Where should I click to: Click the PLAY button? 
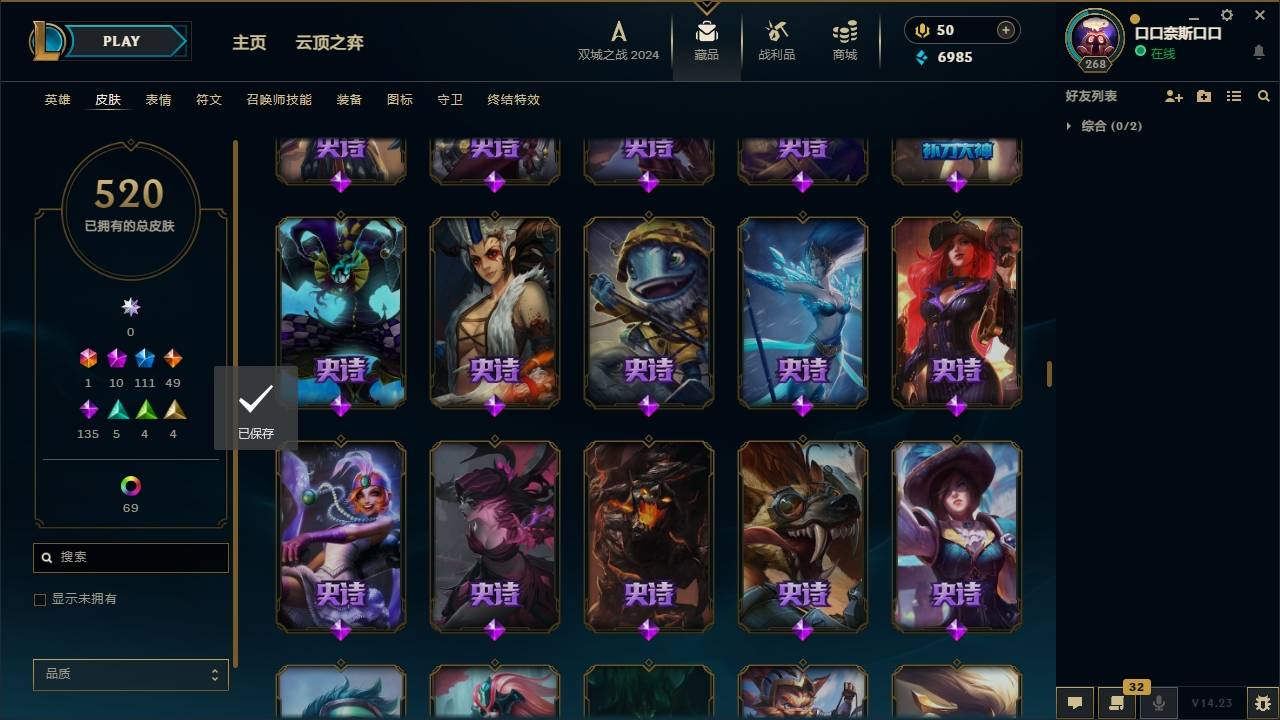[x=121, y=41]
